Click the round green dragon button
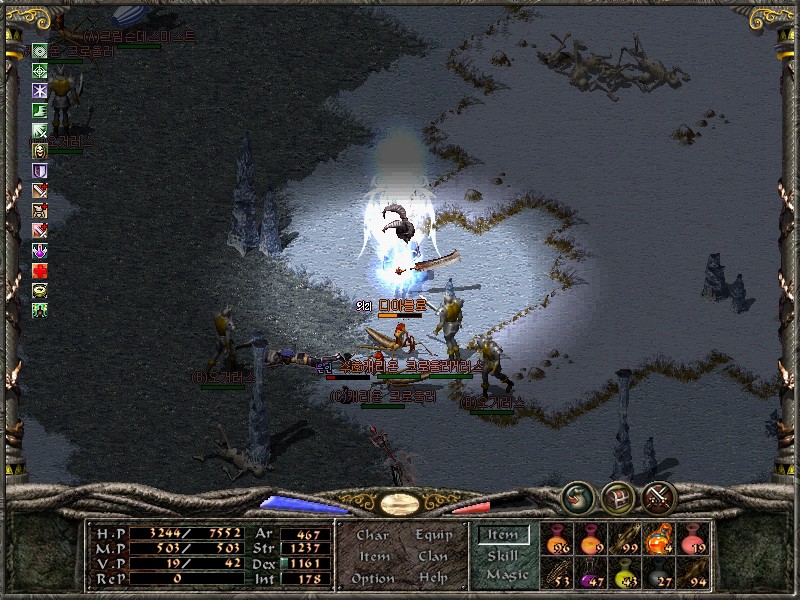 click(x=576, y=494)
